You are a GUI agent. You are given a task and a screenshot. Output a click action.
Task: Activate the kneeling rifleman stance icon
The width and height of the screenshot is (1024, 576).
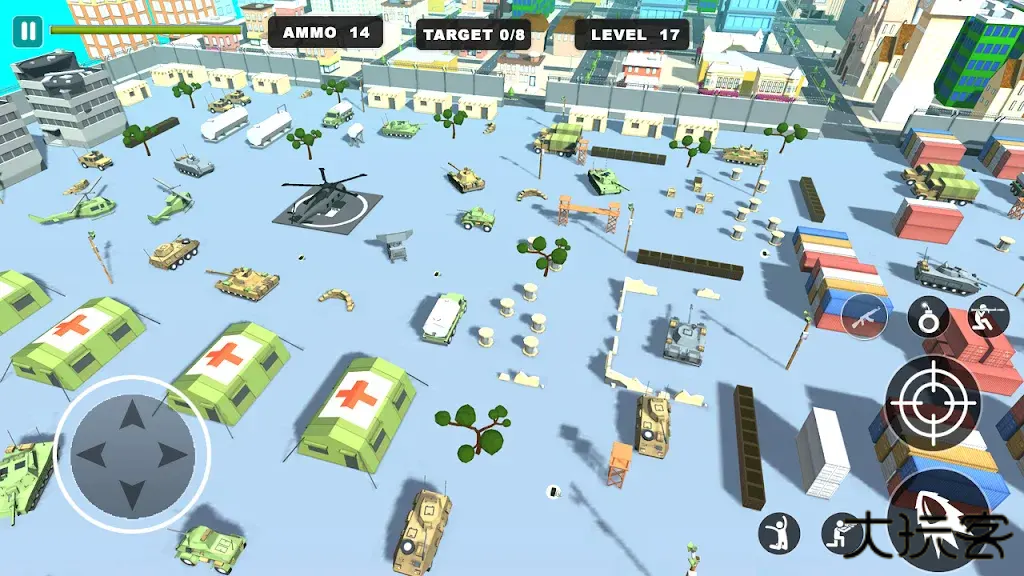tap(841, 533)
